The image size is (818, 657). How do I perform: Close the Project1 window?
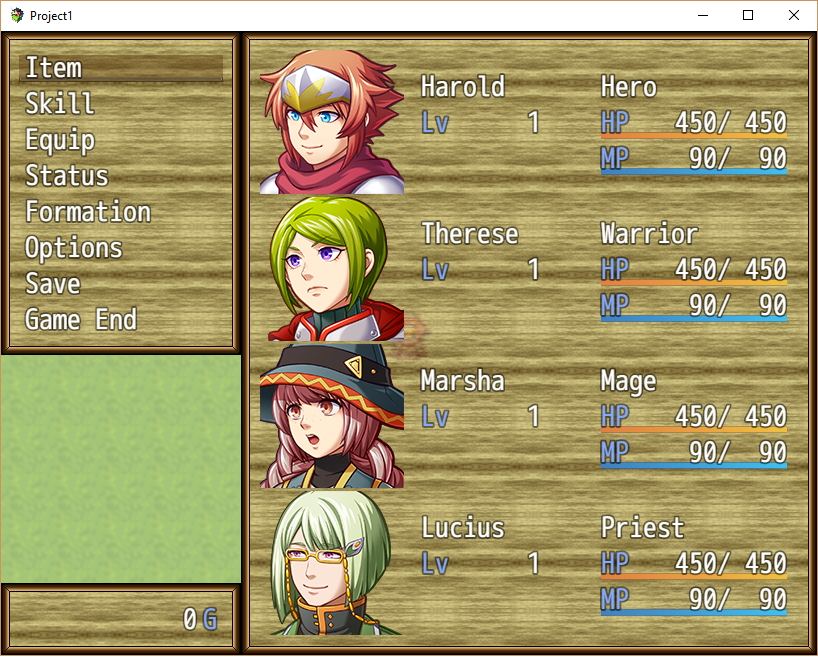794,16
